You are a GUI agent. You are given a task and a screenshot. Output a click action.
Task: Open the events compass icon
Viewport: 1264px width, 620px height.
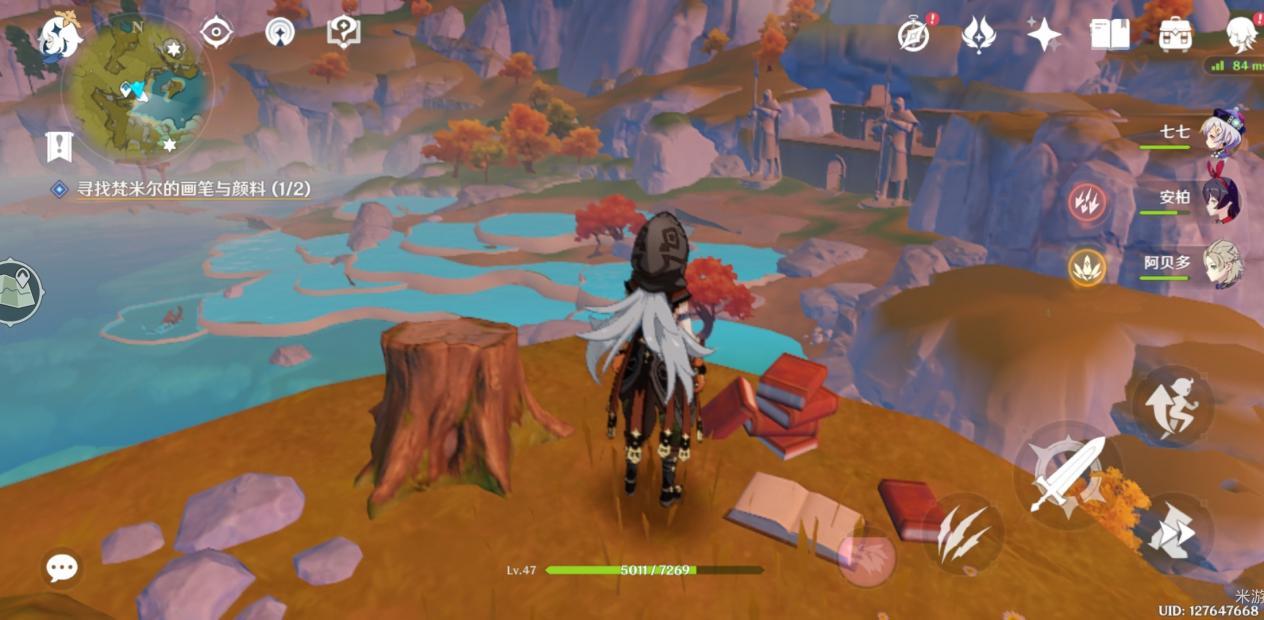coord(914,35)
